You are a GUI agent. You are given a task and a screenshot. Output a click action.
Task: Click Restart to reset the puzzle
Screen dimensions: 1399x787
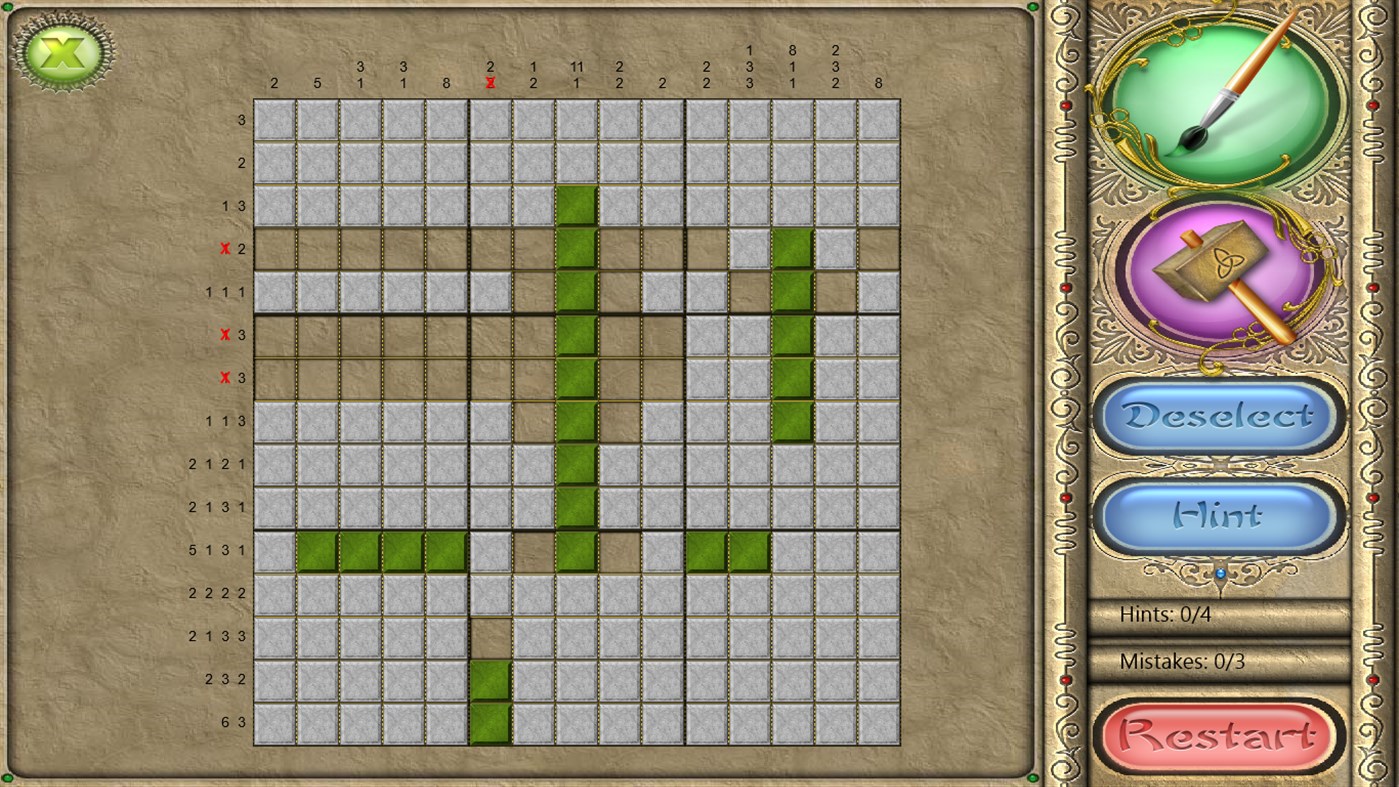point(1217,733)
